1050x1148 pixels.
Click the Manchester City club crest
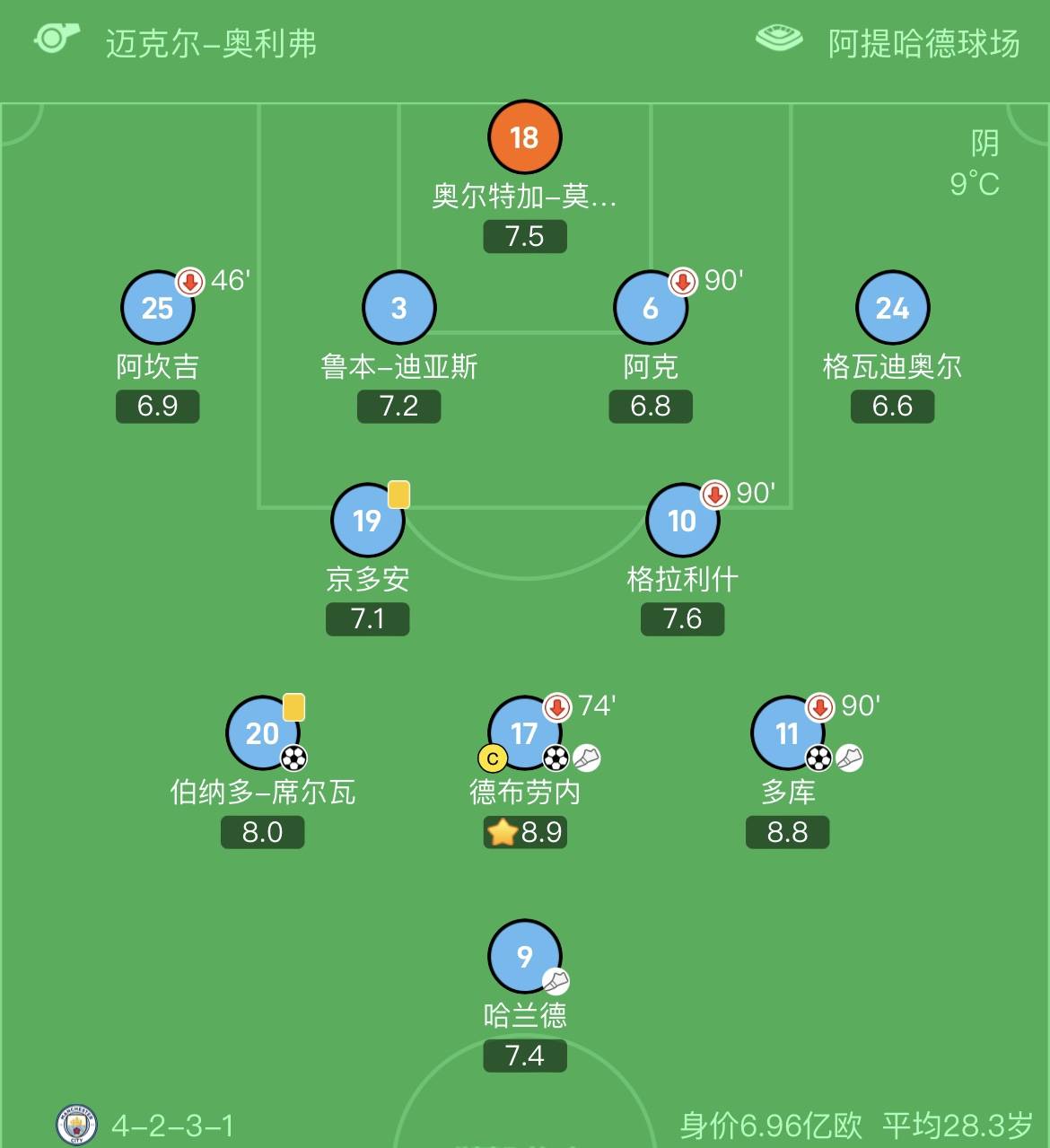[76, 1125]
